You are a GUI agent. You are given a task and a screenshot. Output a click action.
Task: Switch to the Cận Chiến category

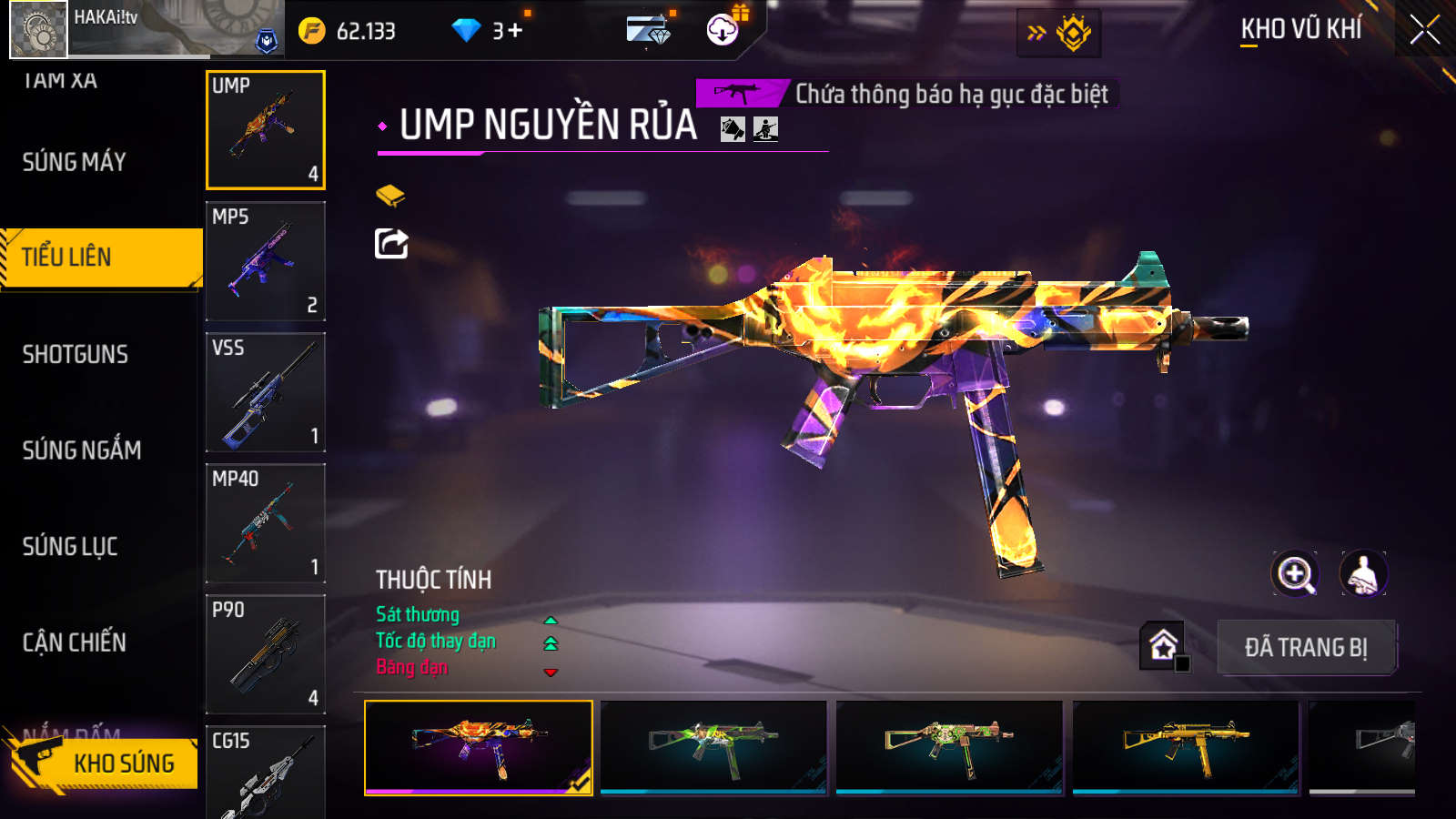click(75, 642)
